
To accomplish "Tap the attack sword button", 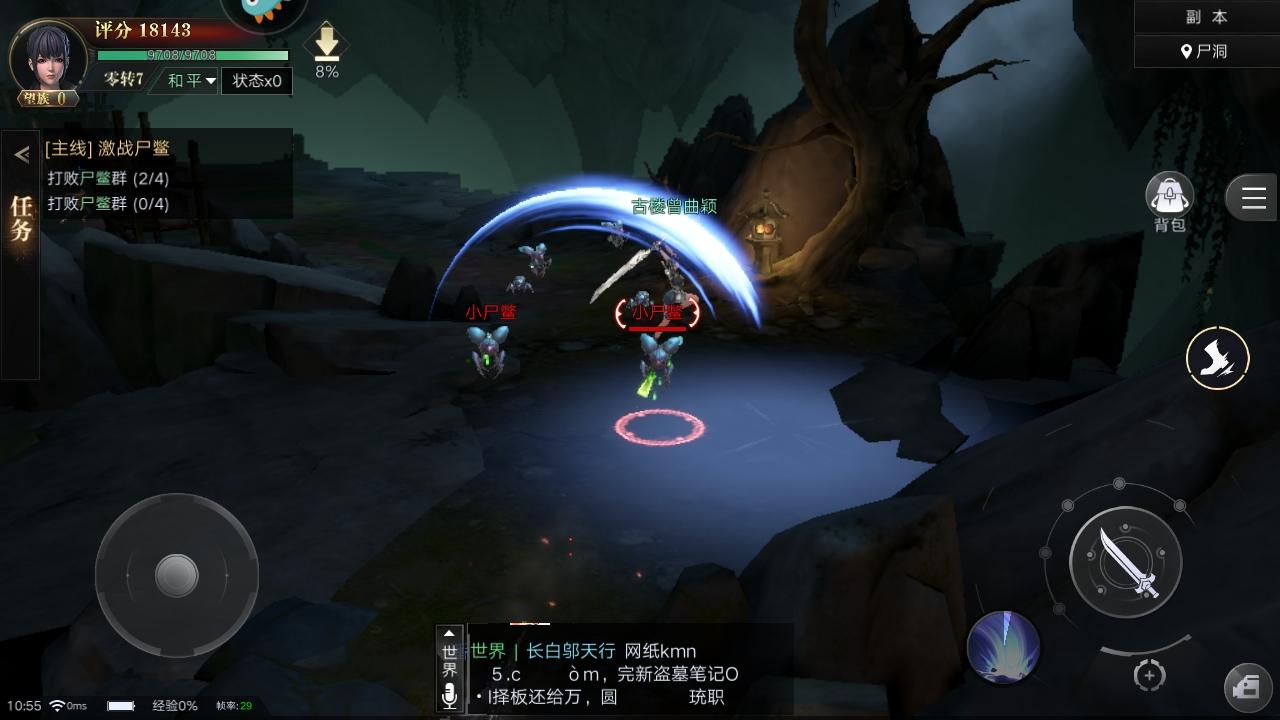I will 1126,562.
